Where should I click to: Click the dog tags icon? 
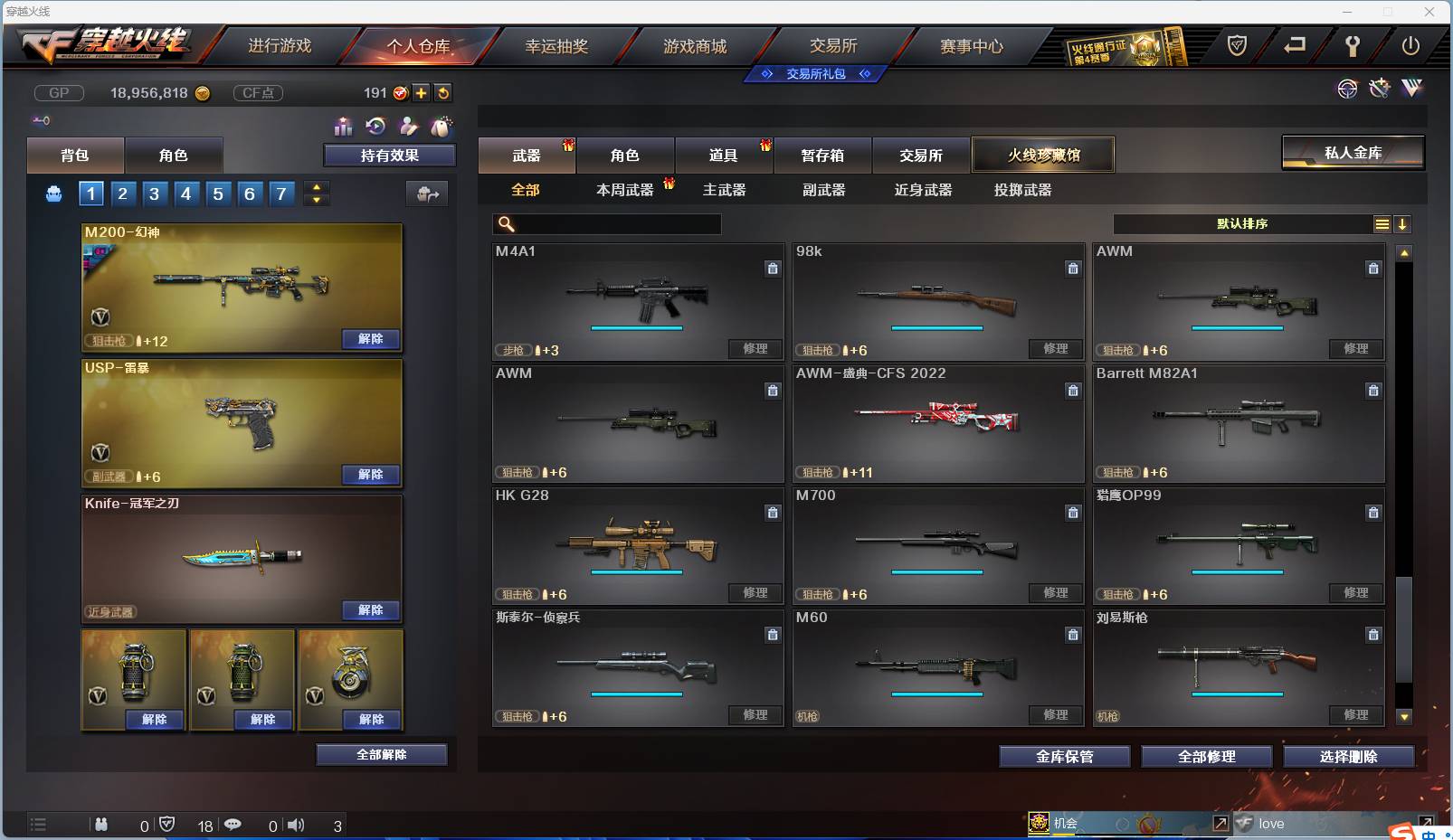[442, 126]
